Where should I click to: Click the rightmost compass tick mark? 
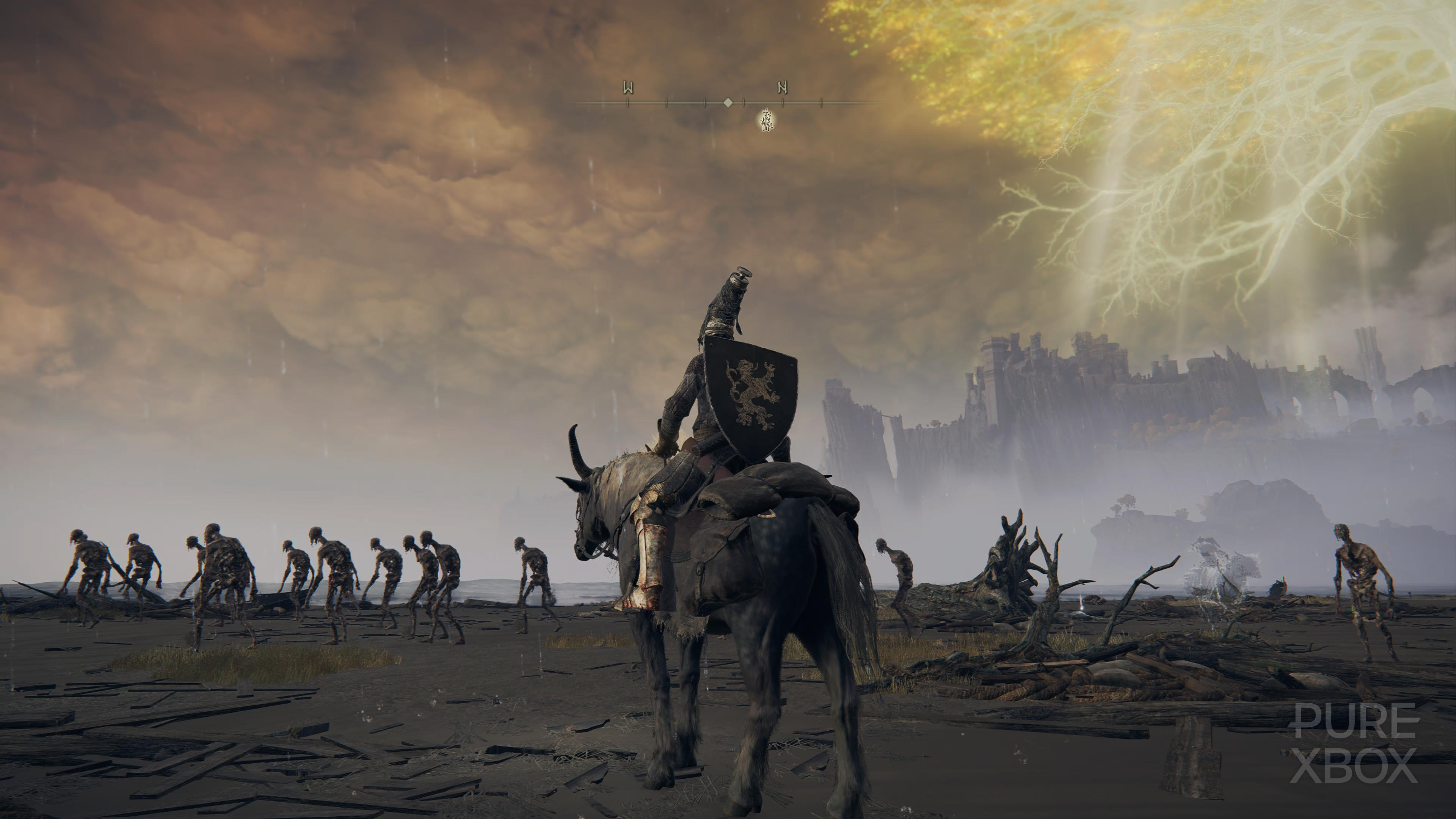821,104
